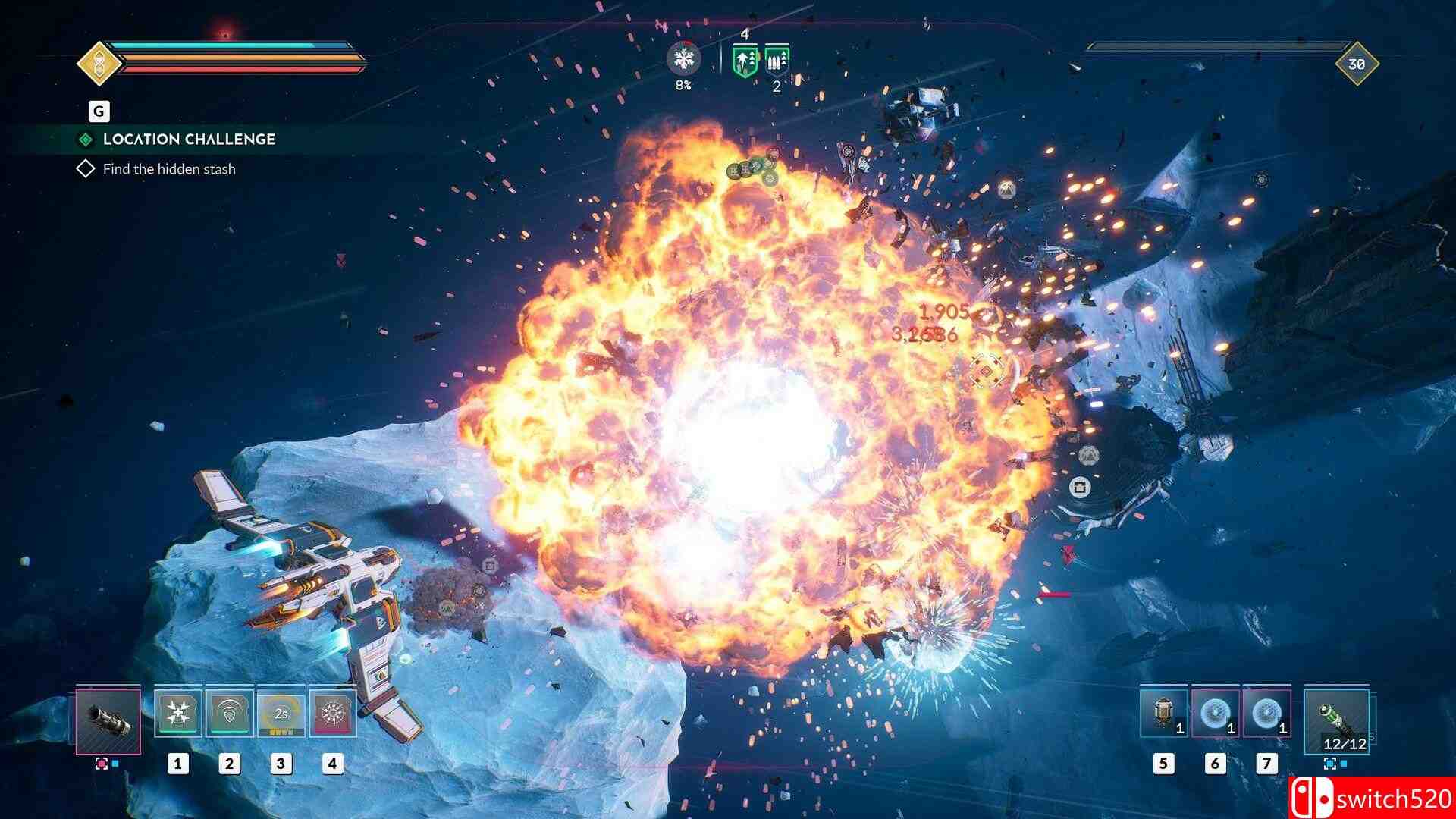Trigger the 2s cooldown ability in slot 3
This screenshot has height=819, width=1456.
click(280, 713)
